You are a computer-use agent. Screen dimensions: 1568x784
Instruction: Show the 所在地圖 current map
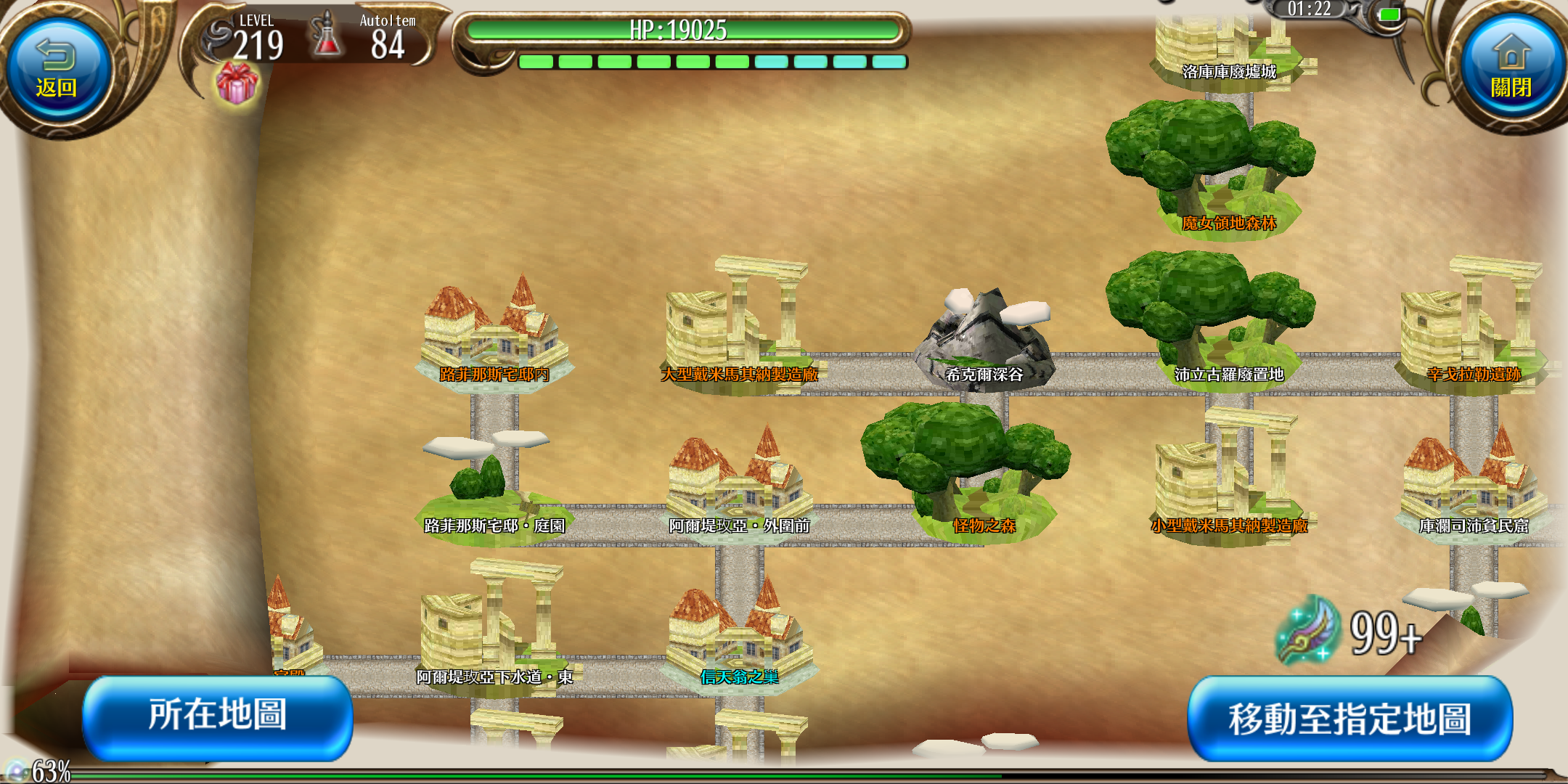(x=218, y=716)
